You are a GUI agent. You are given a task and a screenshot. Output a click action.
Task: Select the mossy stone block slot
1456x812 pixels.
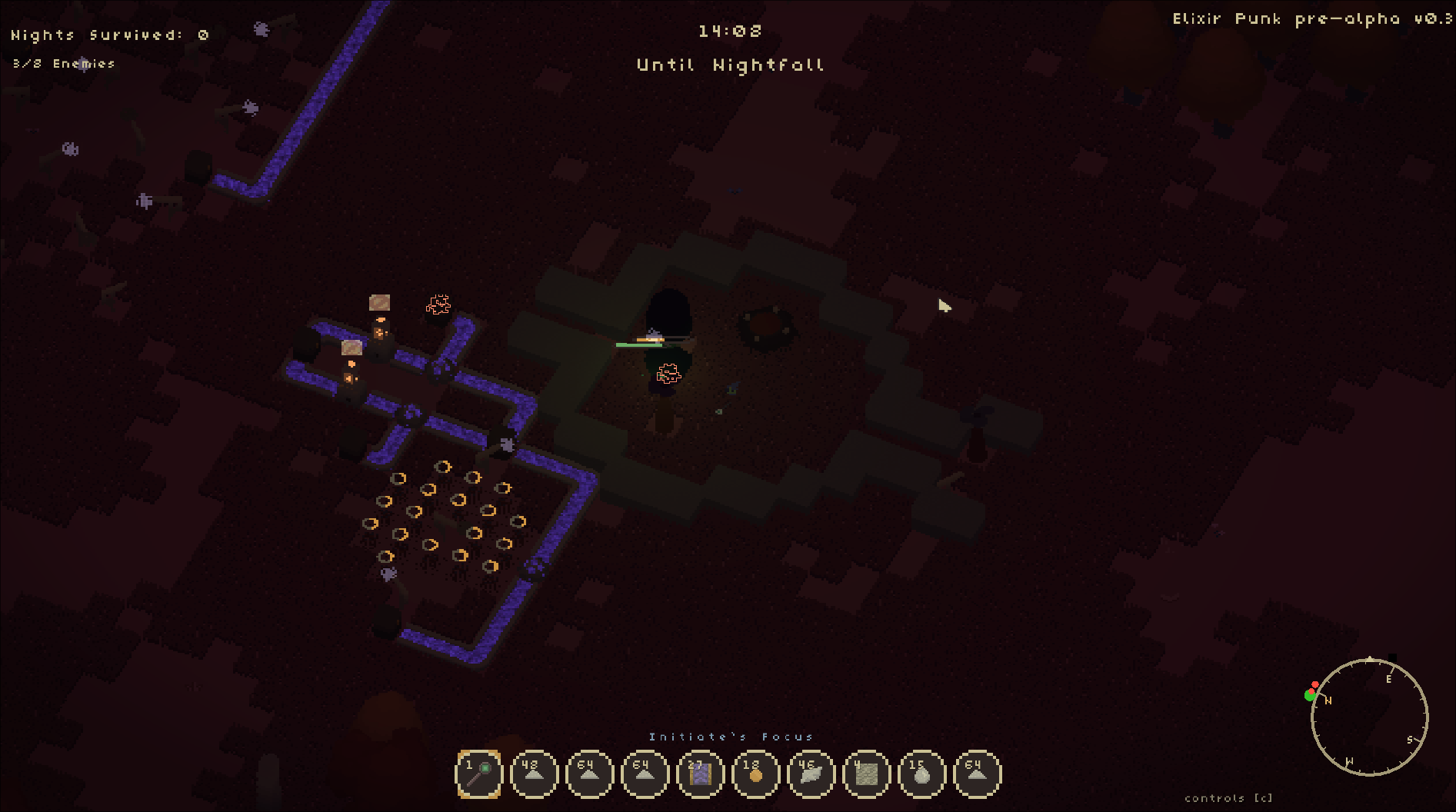(866, 774)
